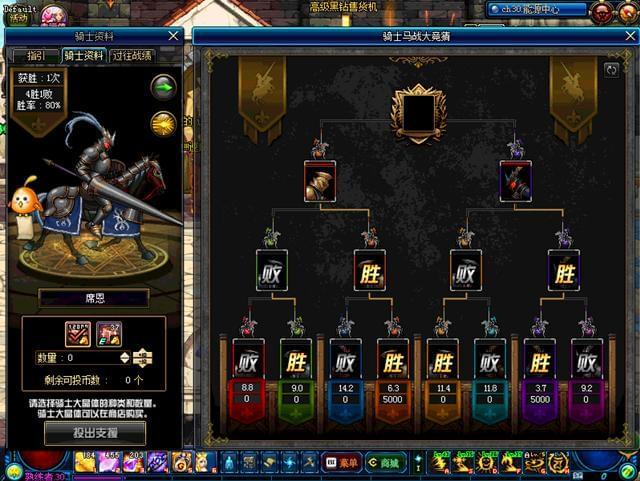Click the 活动 event icon
The height and width of the screenshot is (481, 640).
18,16
